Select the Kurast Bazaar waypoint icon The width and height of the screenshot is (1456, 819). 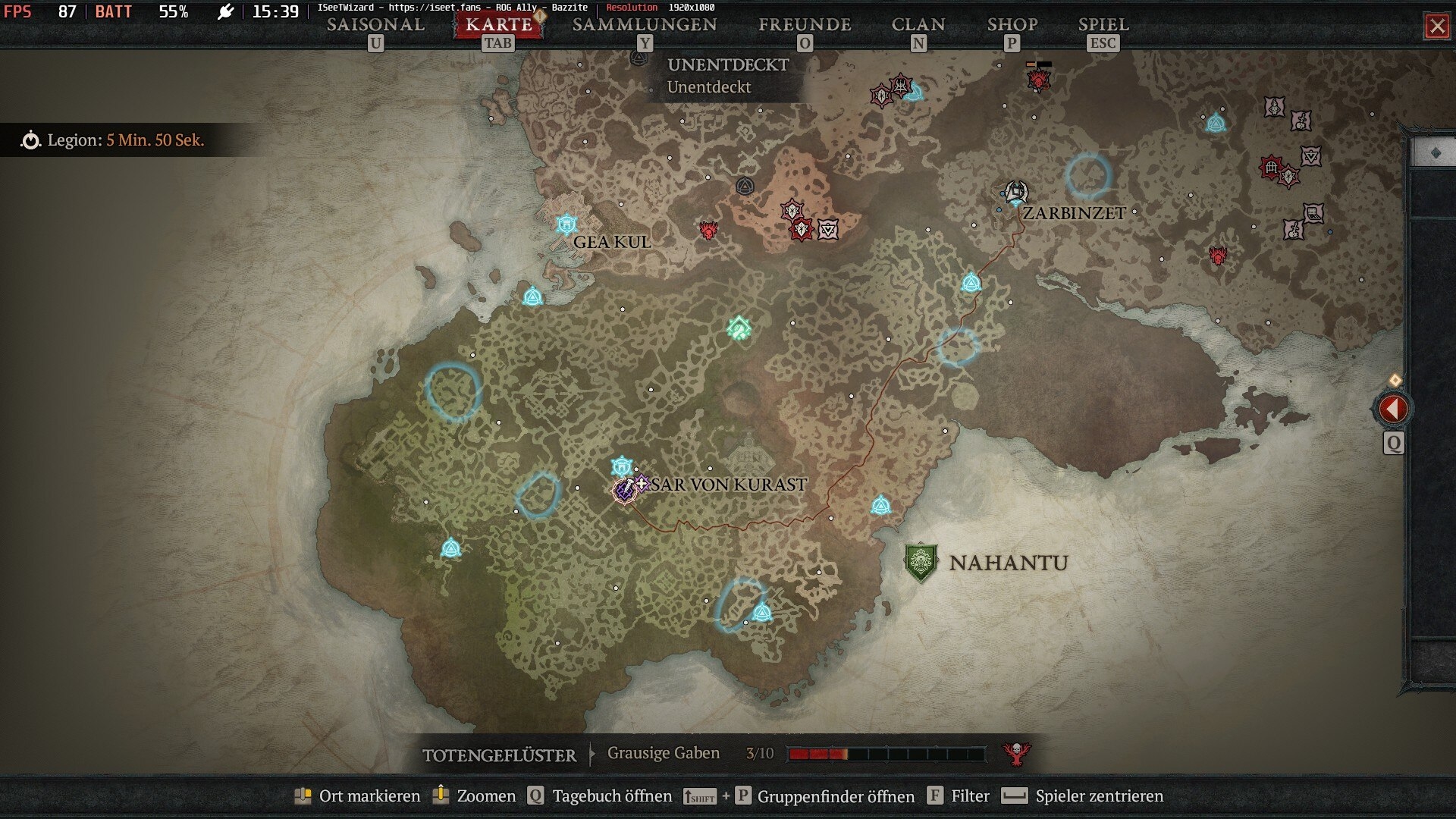tap(622, 465)
